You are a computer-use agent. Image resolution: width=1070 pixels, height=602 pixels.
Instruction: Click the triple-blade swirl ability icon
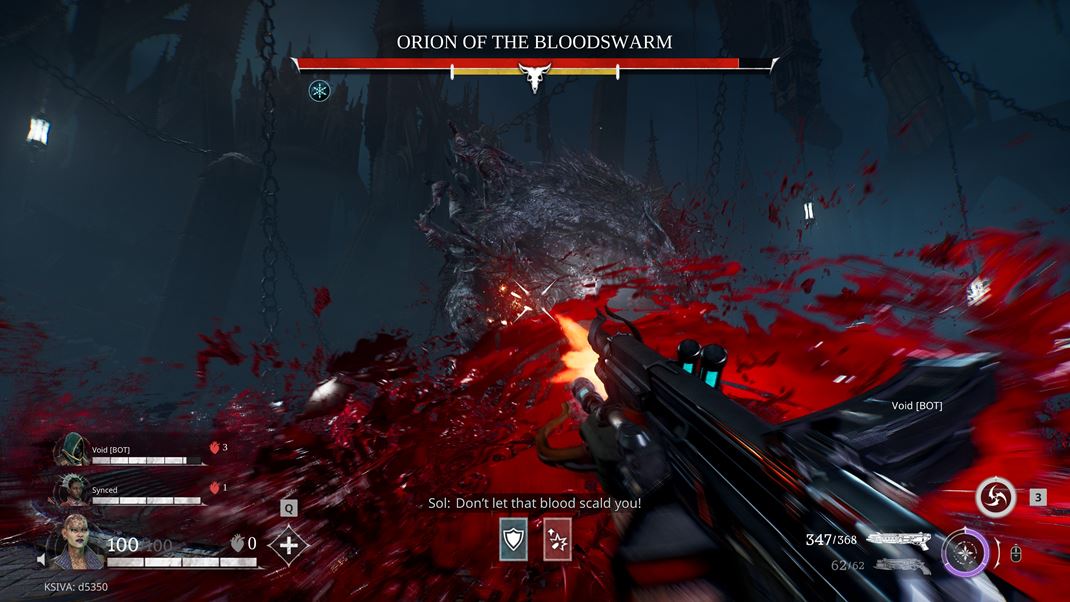coord(997,497)
